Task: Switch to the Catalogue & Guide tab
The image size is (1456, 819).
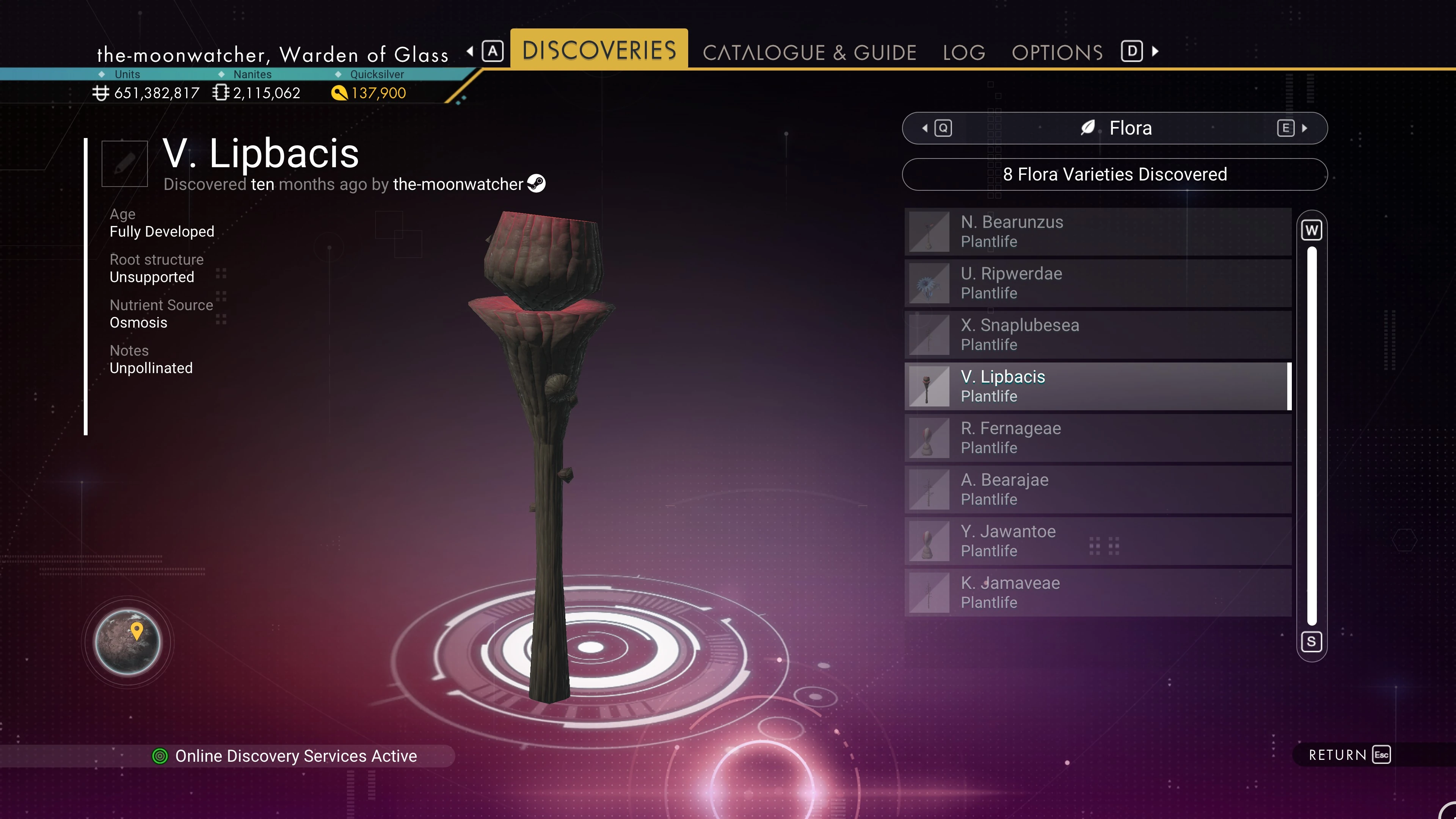Action: pyautogui.click(x=809, y=52)
